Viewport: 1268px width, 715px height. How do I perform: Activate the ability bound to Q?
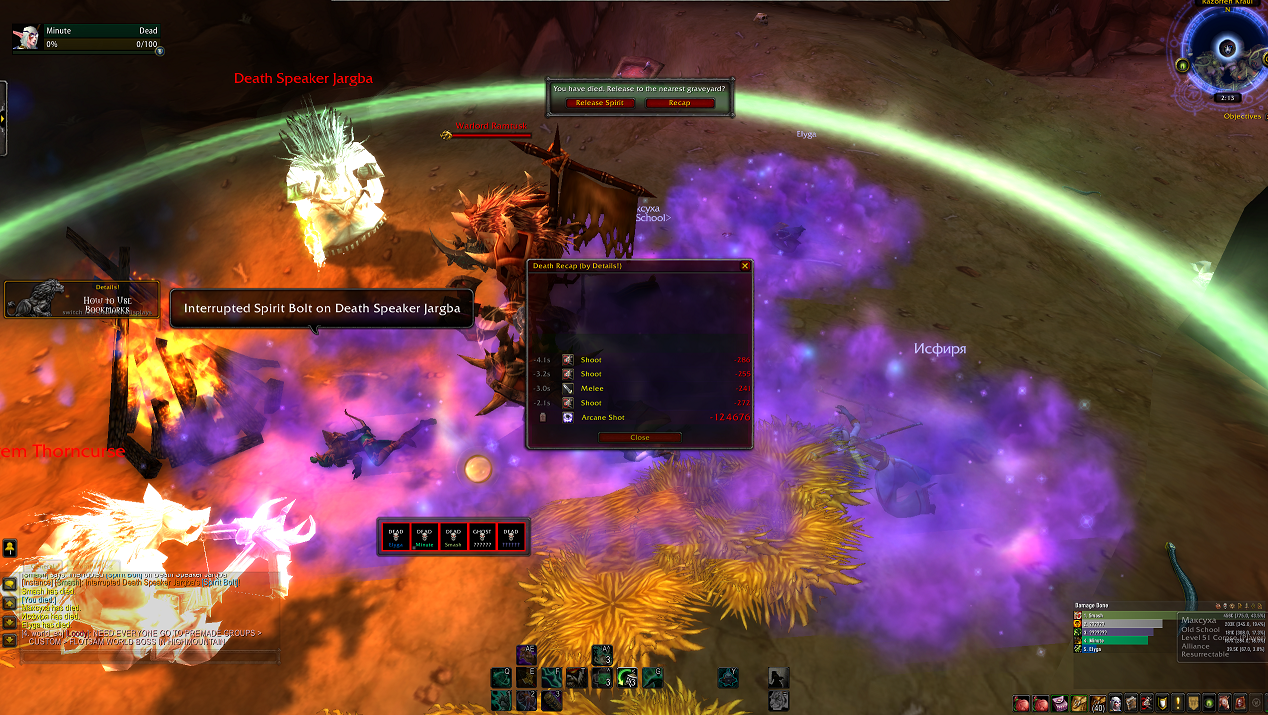[501, 678]
